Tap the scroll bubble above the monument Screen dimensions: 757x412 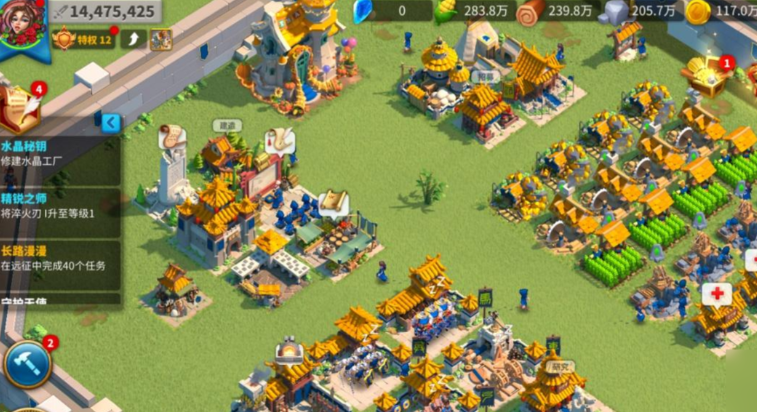(170, 135)
